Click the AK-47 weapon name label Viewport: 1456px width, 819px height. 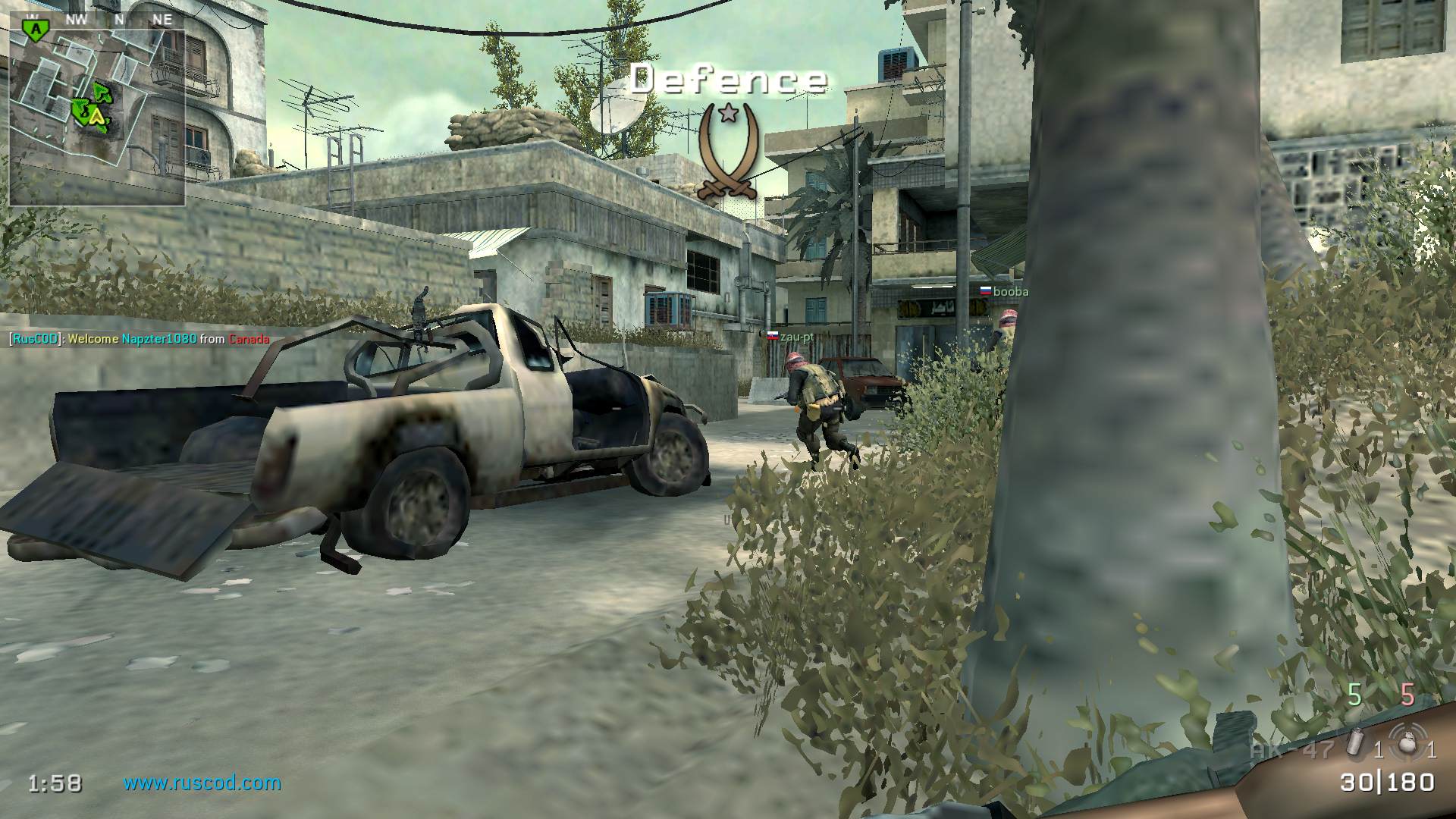coord(1292,749)
